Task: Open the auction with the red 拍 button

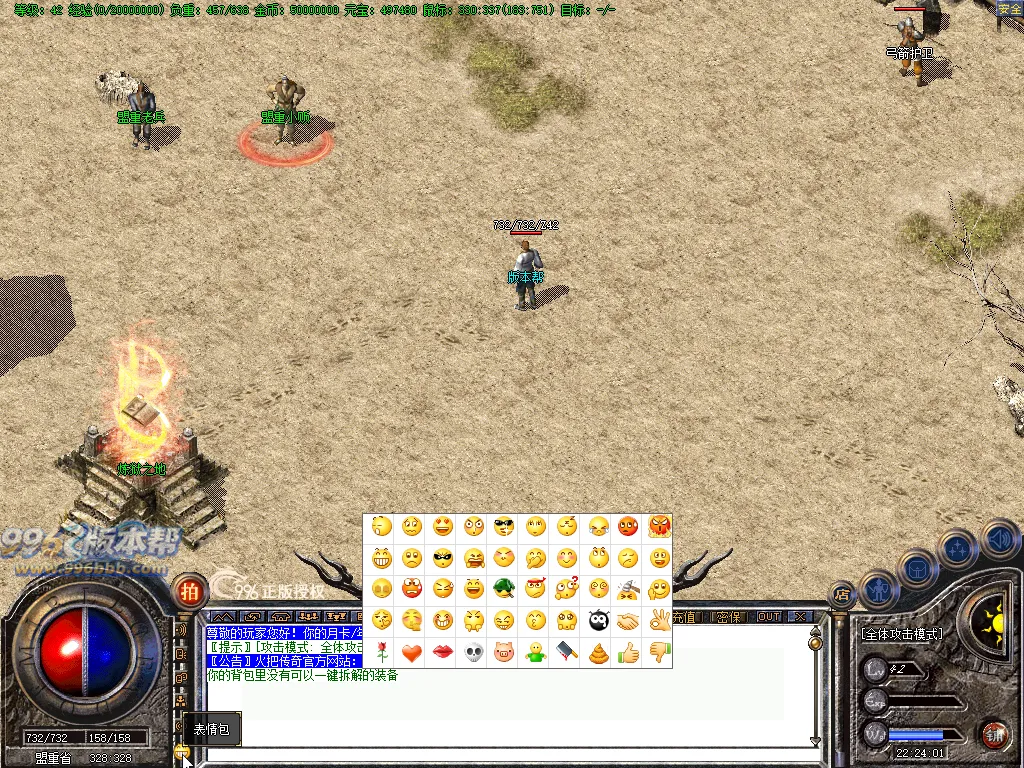Action: (x=189, y=590)
